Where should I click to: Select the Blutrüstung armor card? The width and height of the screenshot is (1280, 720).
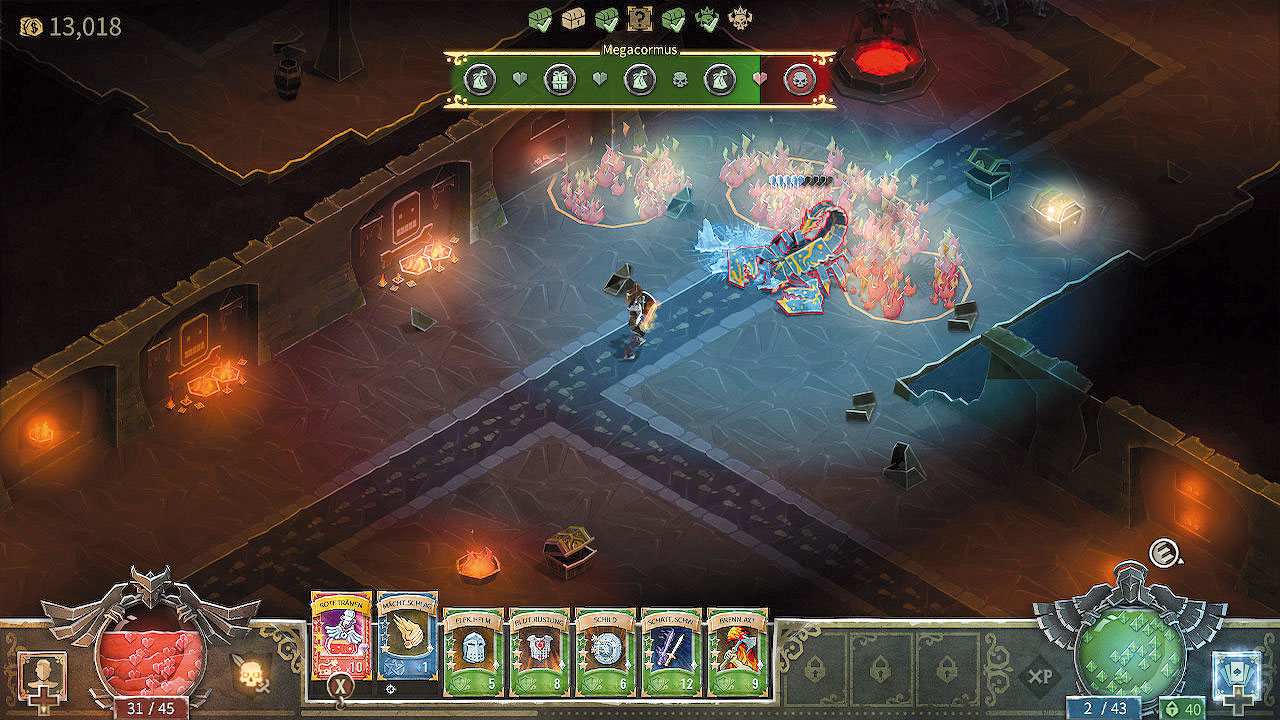[539, 651]
